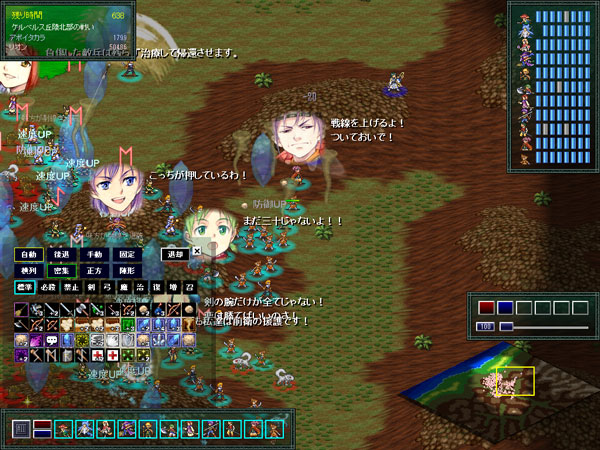Switch to the 標準 skill tab
600x450 pixels.
coord(25,288)
